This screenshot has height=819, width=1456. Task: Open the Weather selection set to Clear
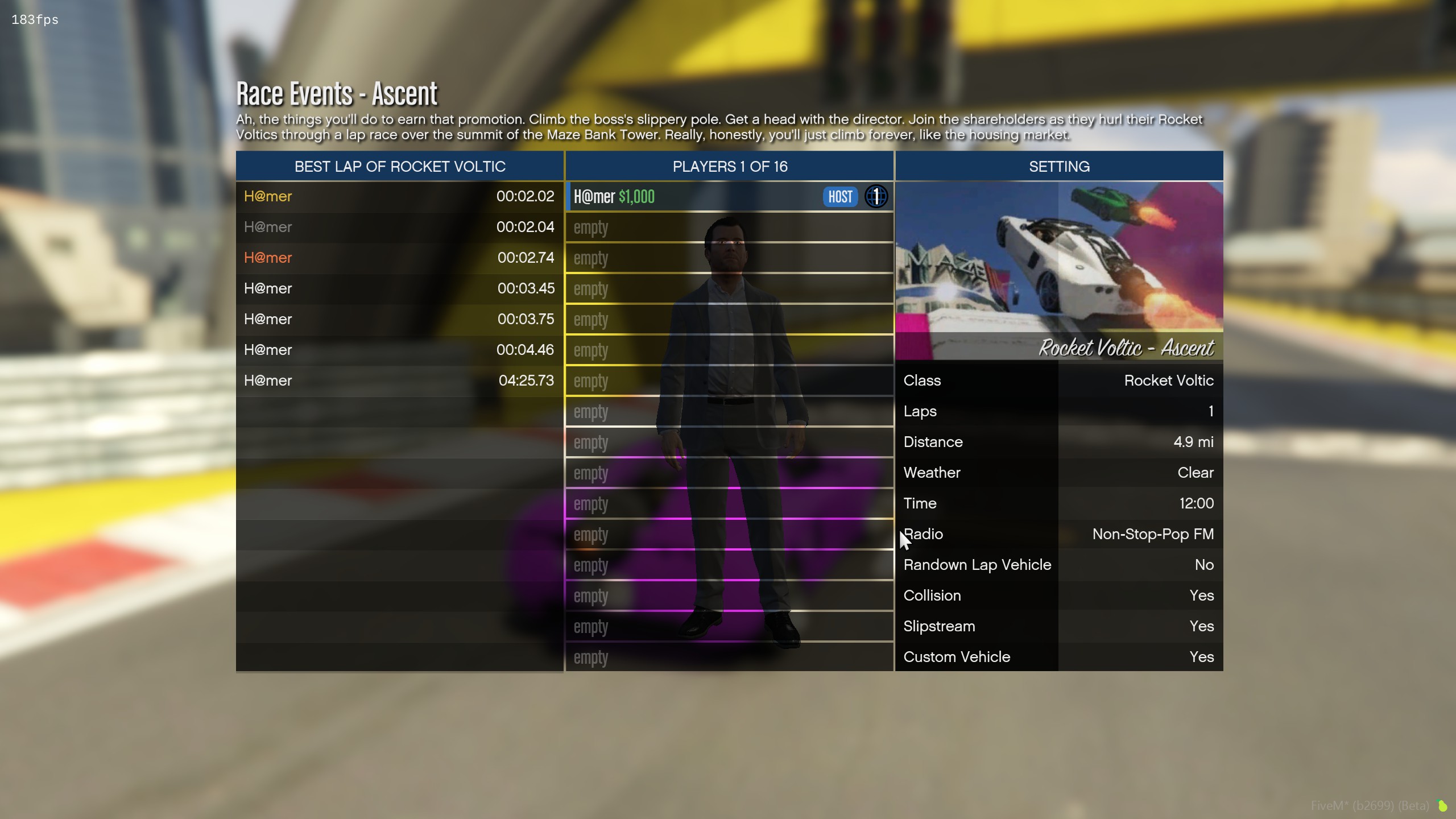1058,473
